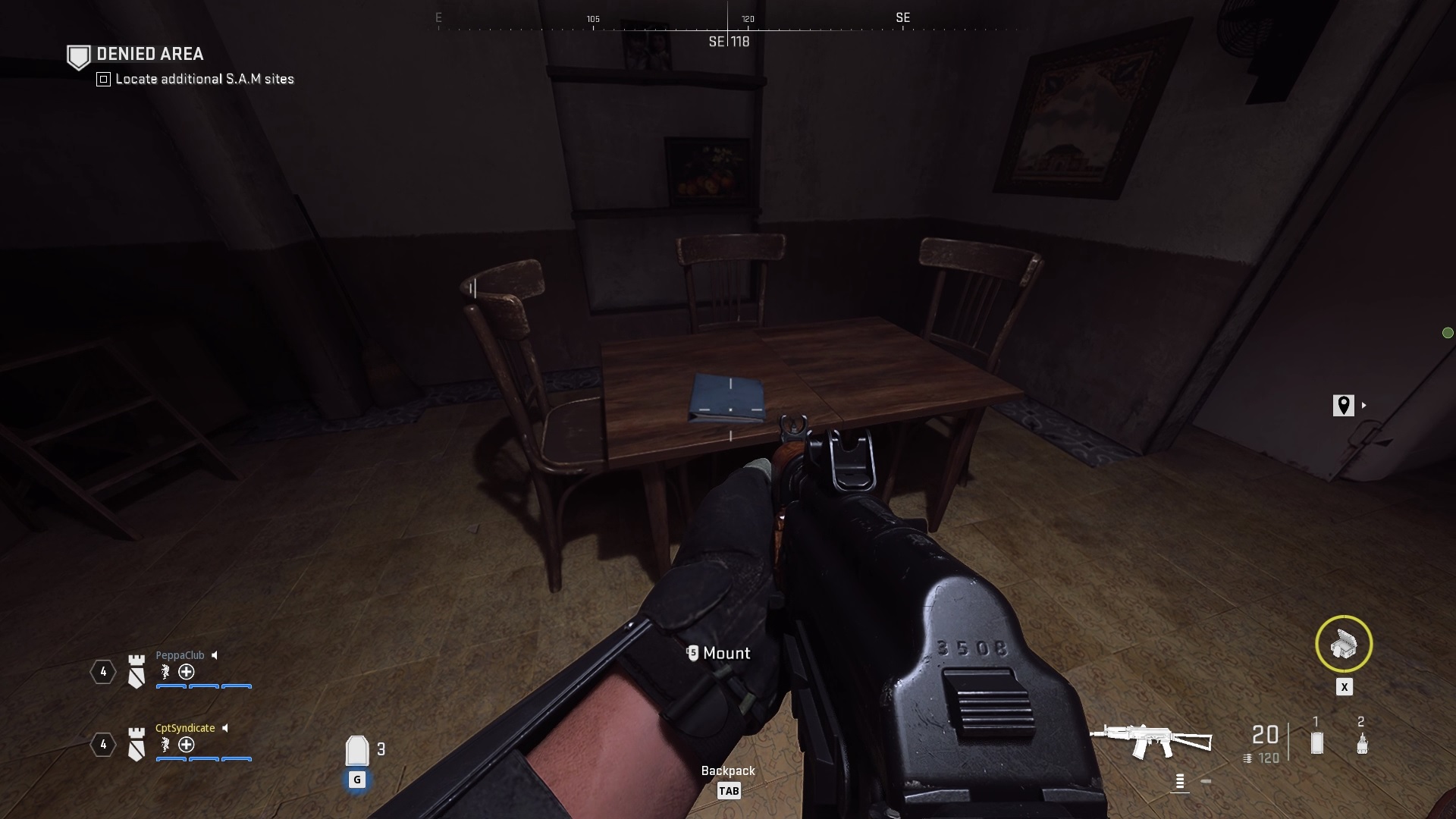Click the plus revive icon next to PeppaClub
This screenshot has width=1456, height=819.
tap(187, 673)
